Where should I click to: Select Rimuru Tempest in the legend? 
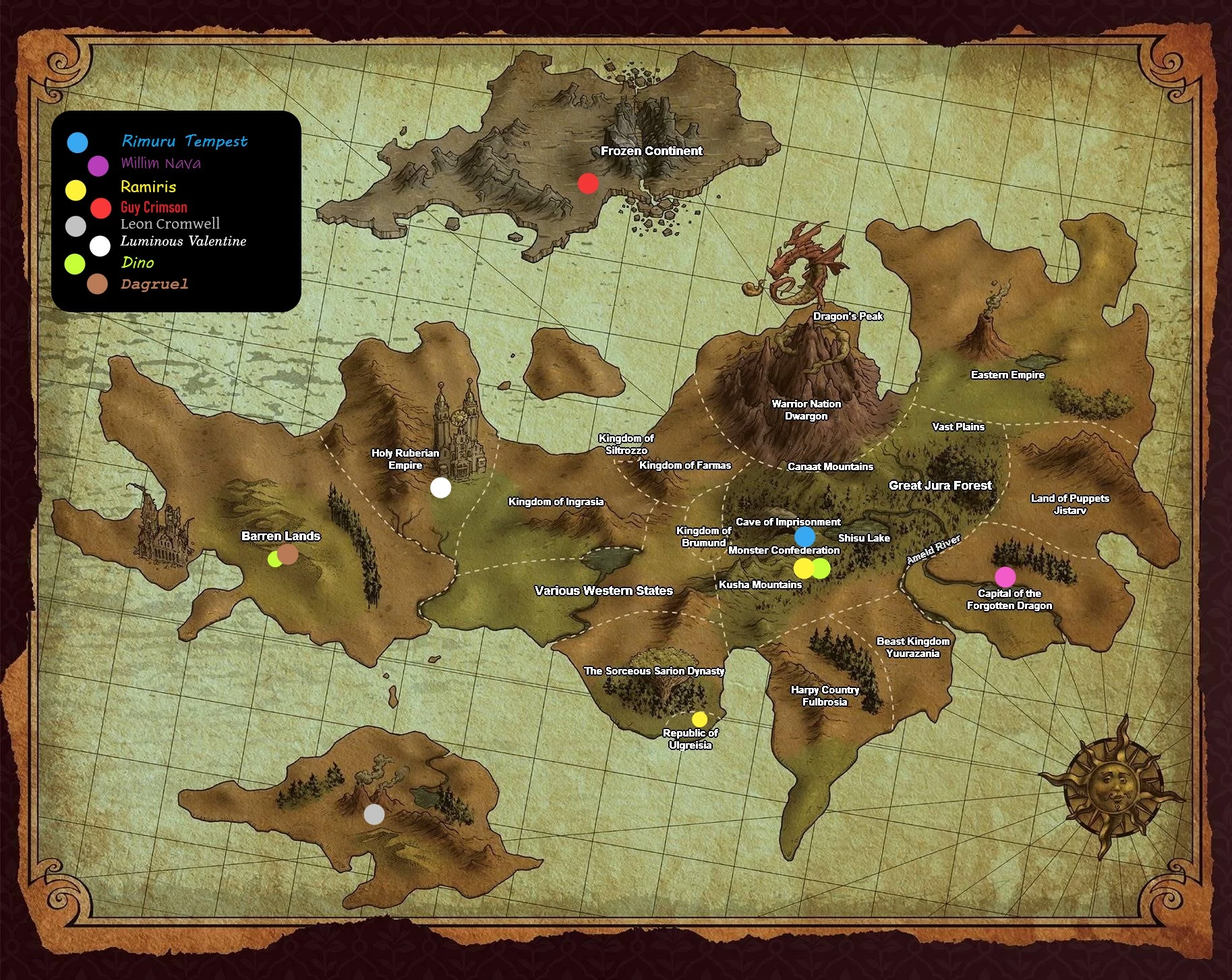point(184,141)
